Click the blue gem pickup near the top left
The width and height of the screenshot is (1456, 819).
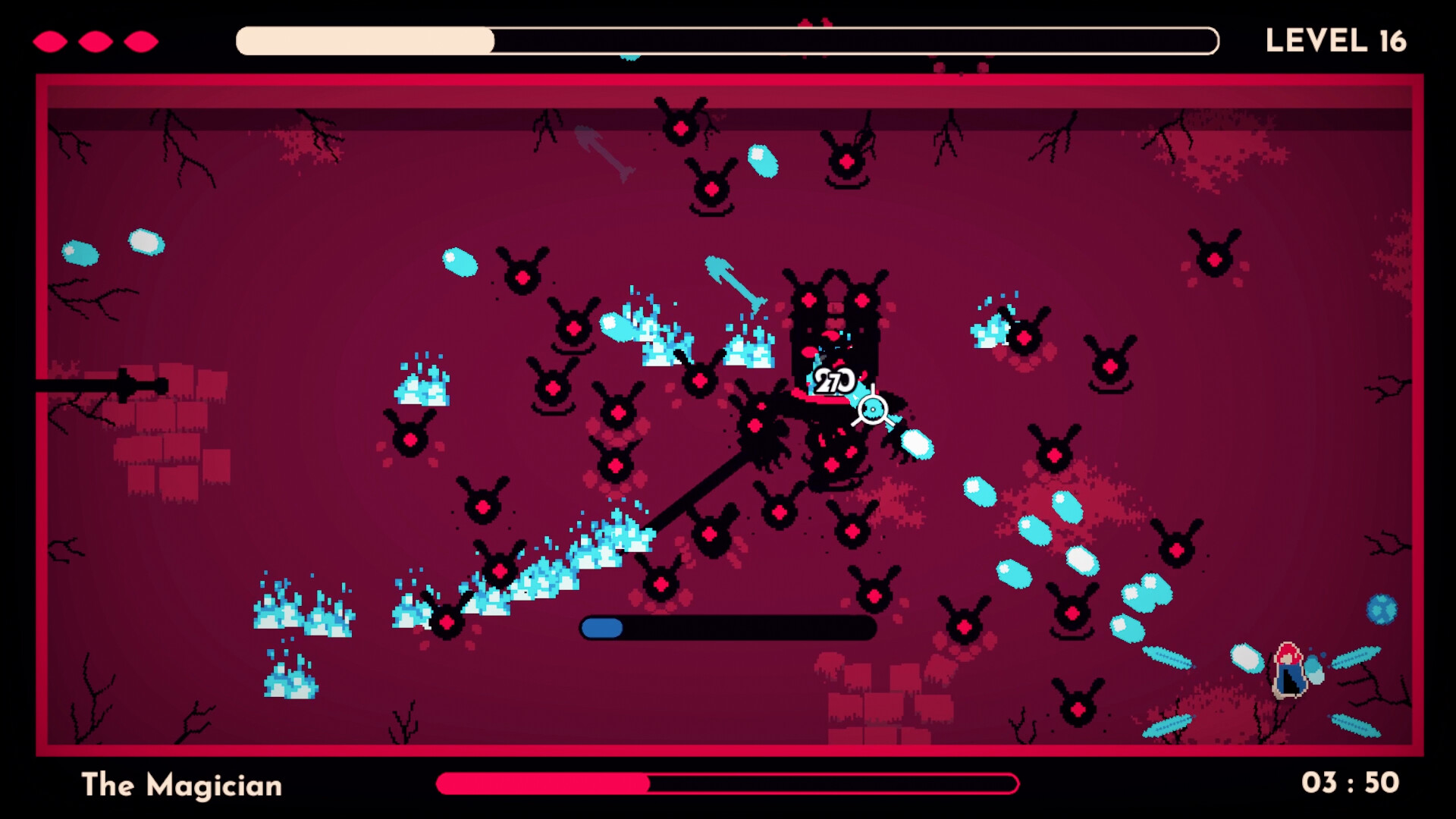pos(80,252)
